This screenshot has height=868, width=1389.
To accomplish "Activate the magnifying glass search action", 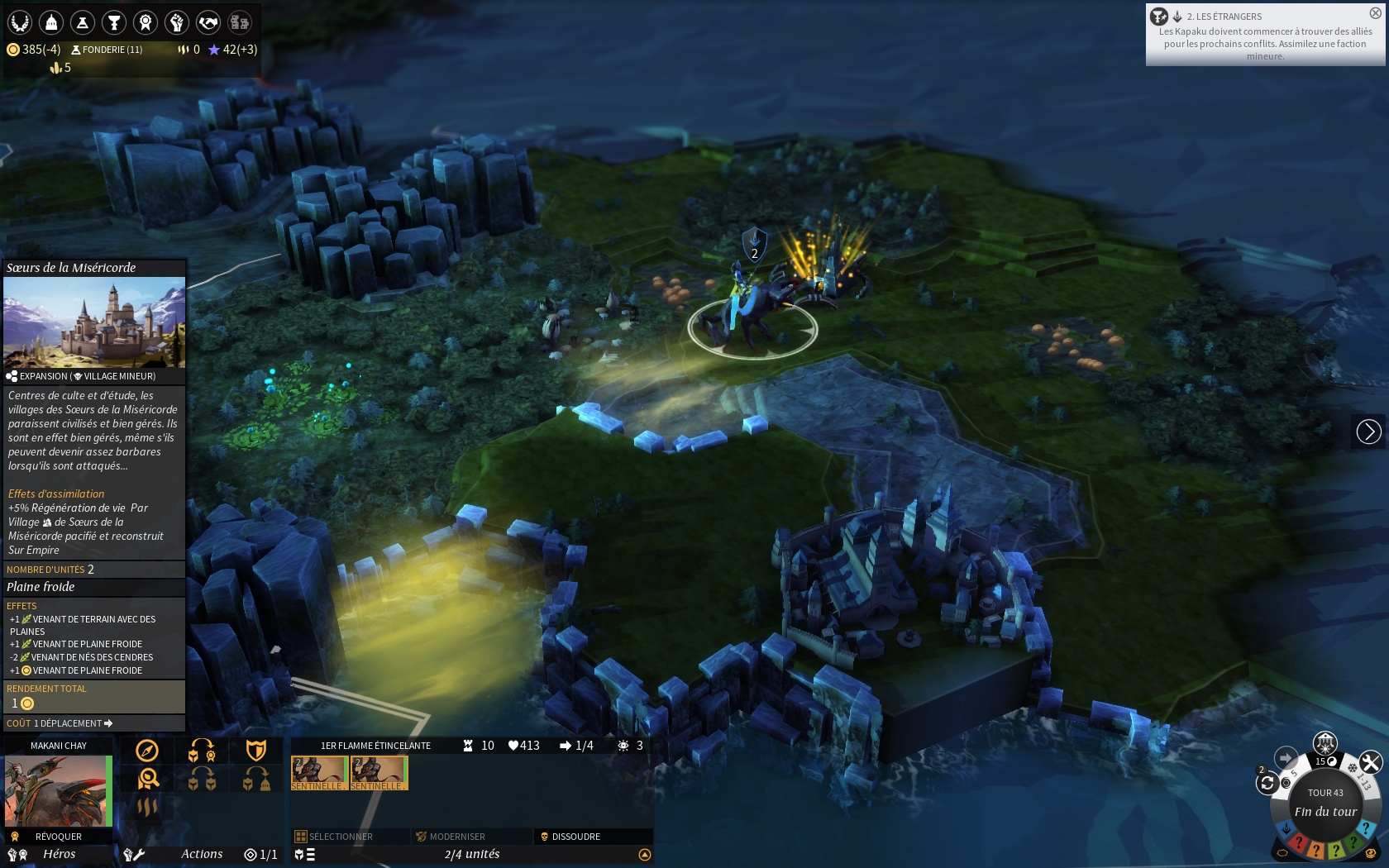I will [x=149, y=779].
